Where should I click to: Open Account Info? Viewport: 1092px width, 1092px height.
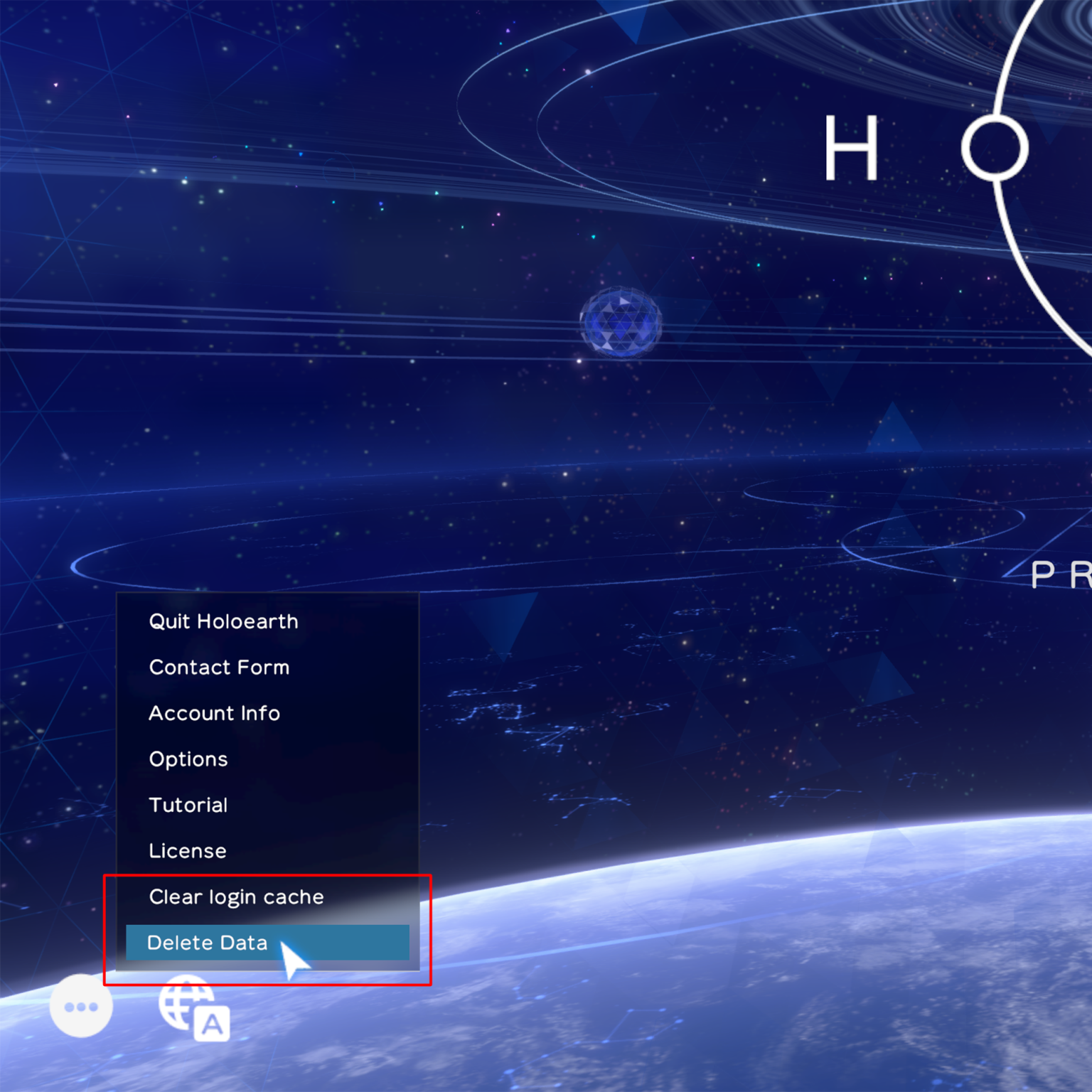pos(214,713)
